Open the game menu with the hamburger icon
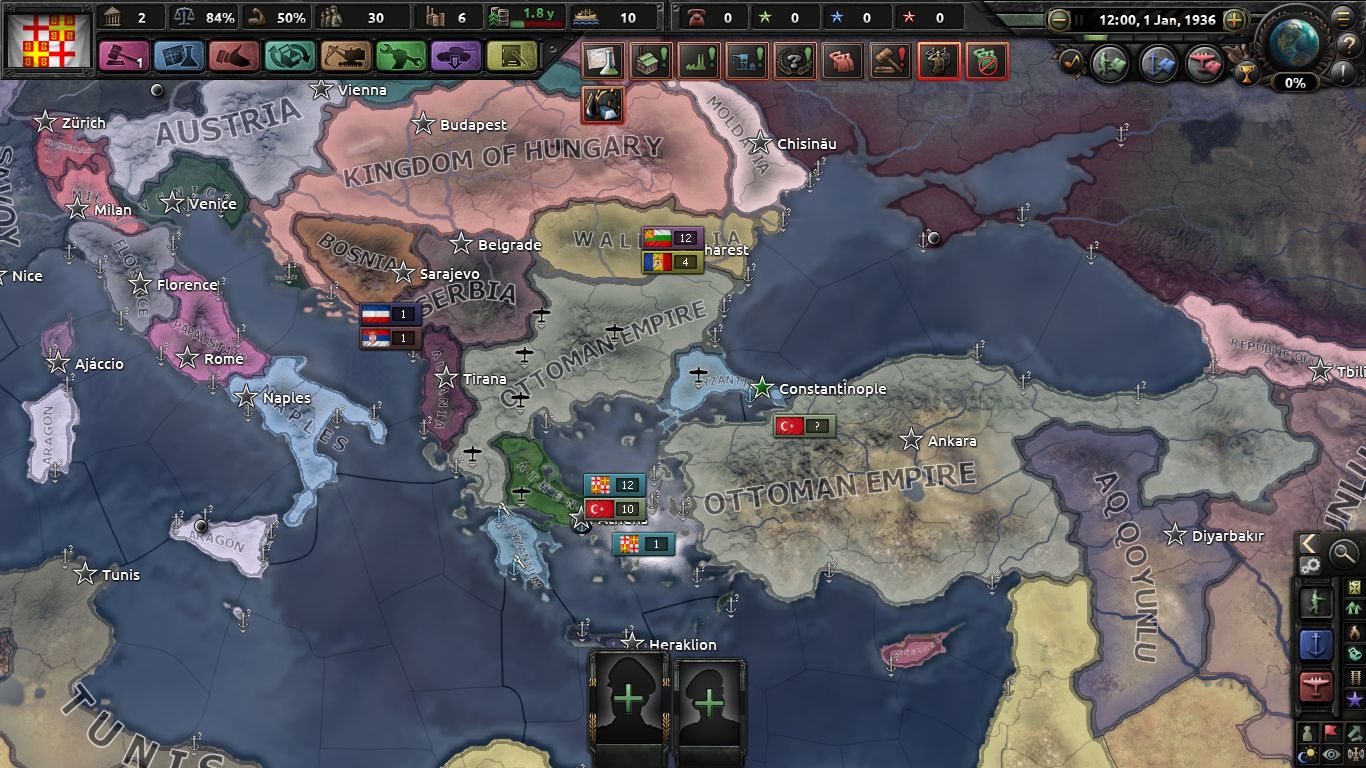 [1341, 17]
